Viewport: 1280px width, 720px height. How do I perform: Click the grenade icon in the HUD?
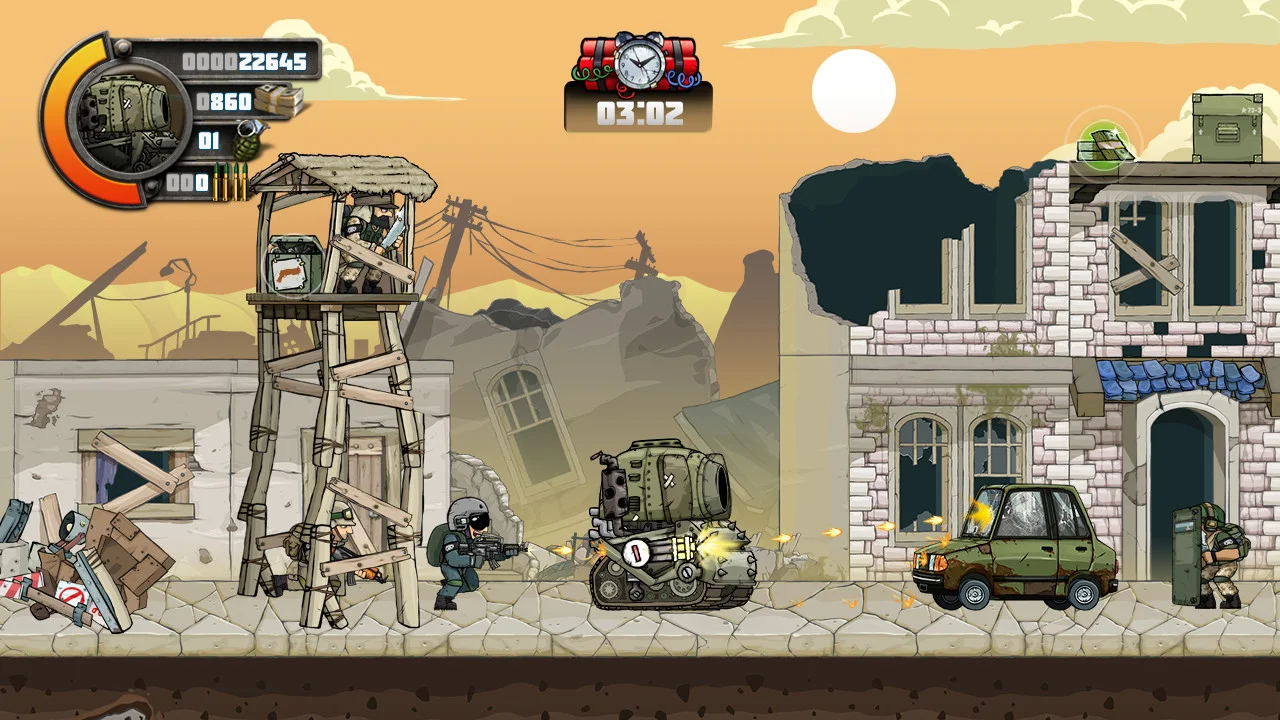point(246,141)
